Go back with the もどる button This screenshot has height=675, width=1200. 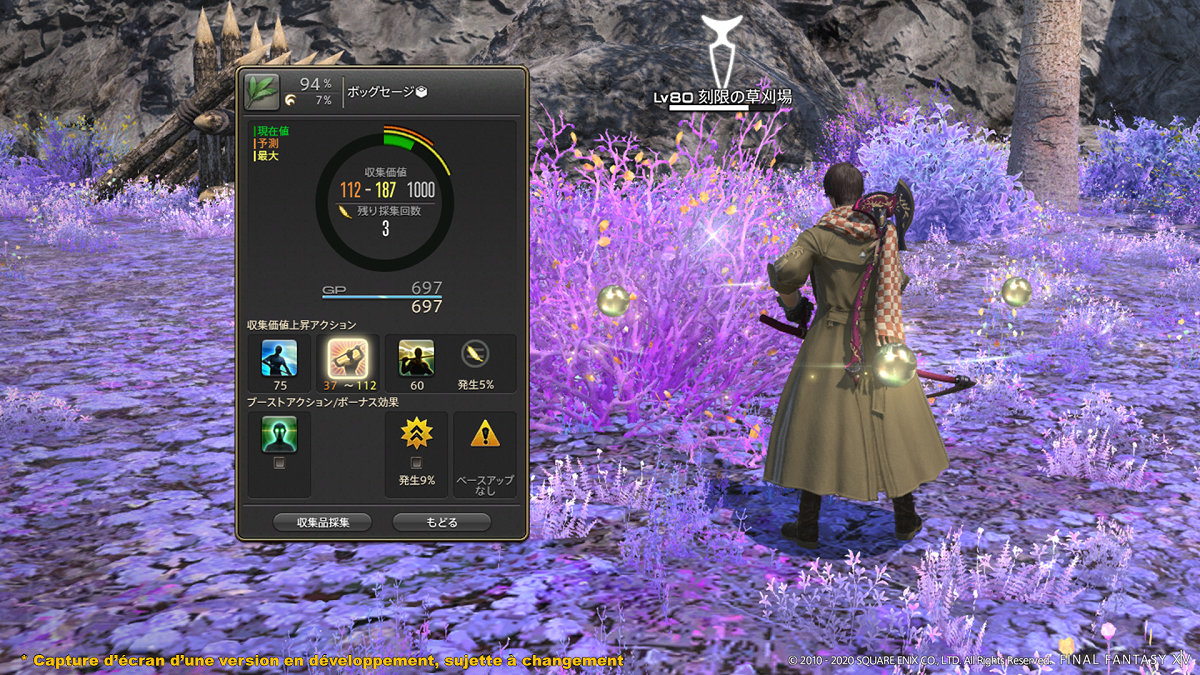tap(441, 522)
